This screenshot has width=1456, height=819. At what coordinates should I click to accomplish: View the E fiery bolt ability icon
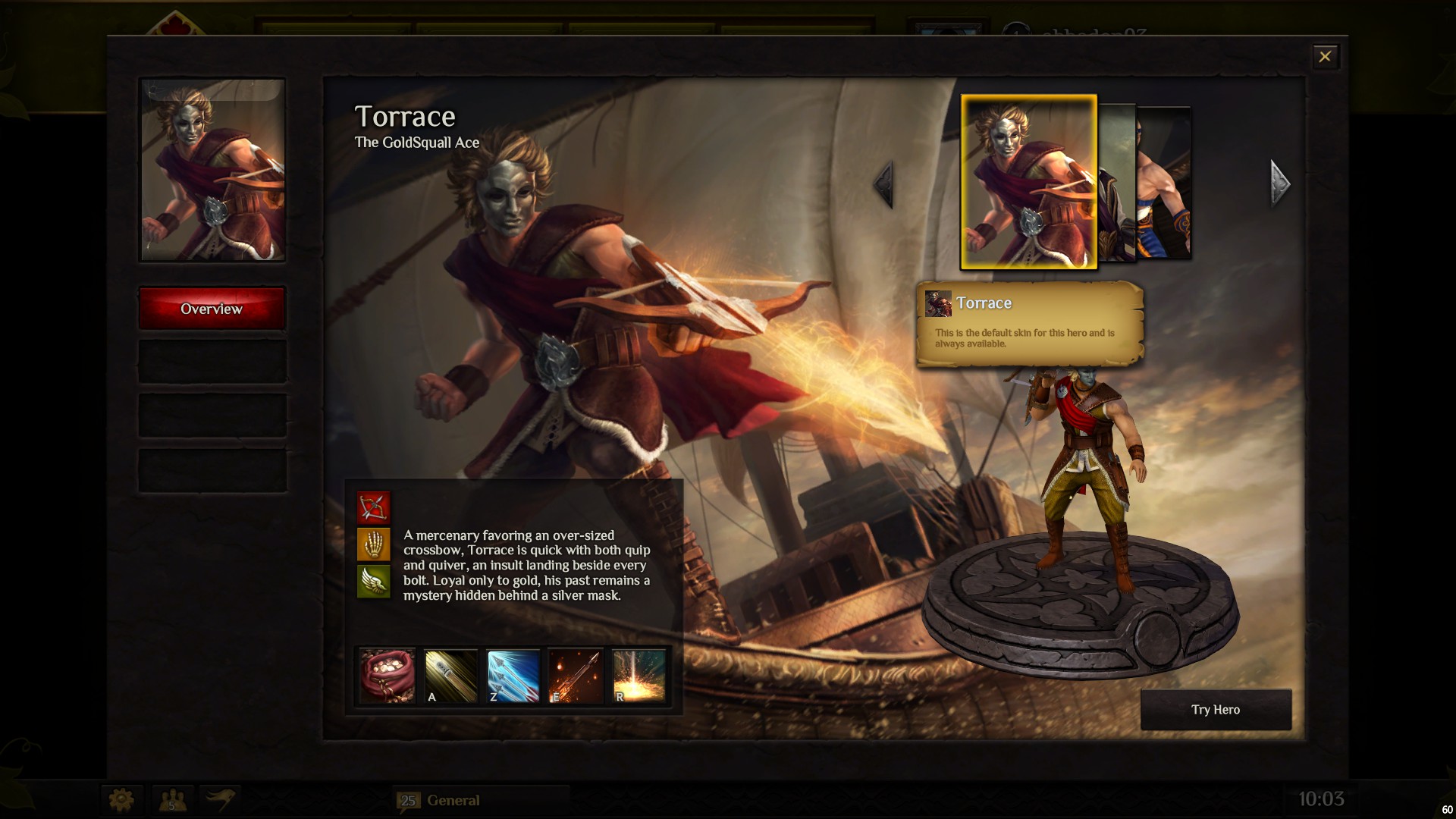(x=576, y=676)
